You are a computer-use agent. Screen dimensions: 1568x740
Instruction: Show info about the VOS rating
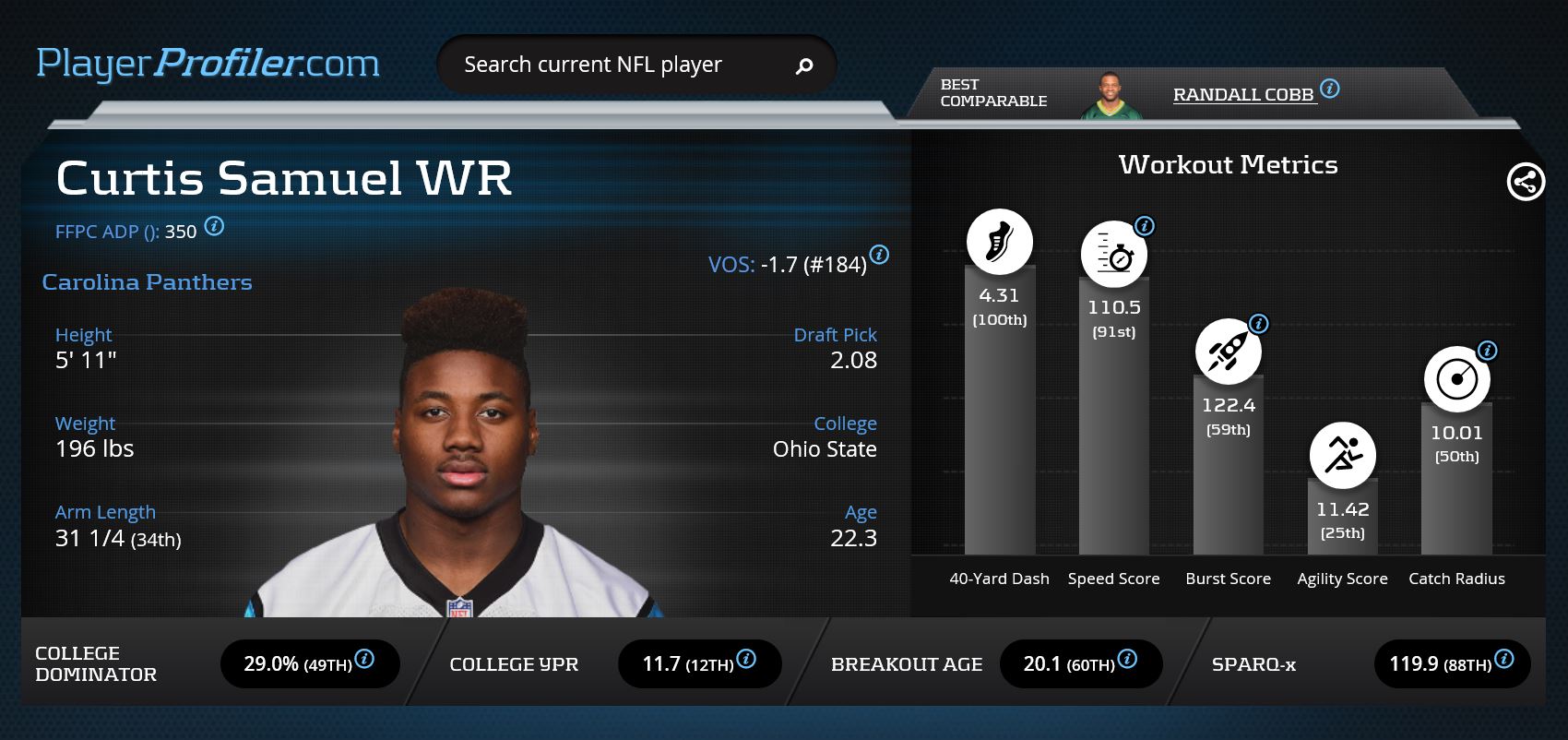(880, 255)
